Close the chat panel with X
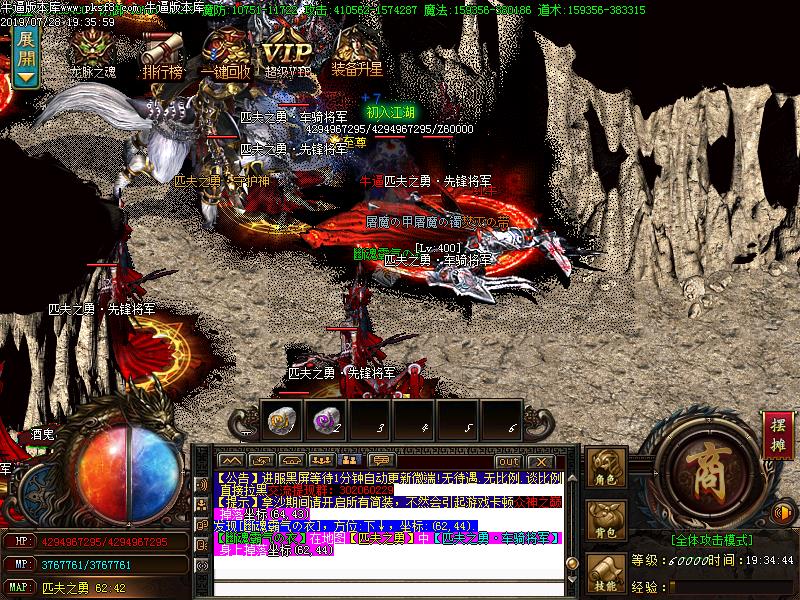This screenshot has width=800, height=600. tap(539, 462)
